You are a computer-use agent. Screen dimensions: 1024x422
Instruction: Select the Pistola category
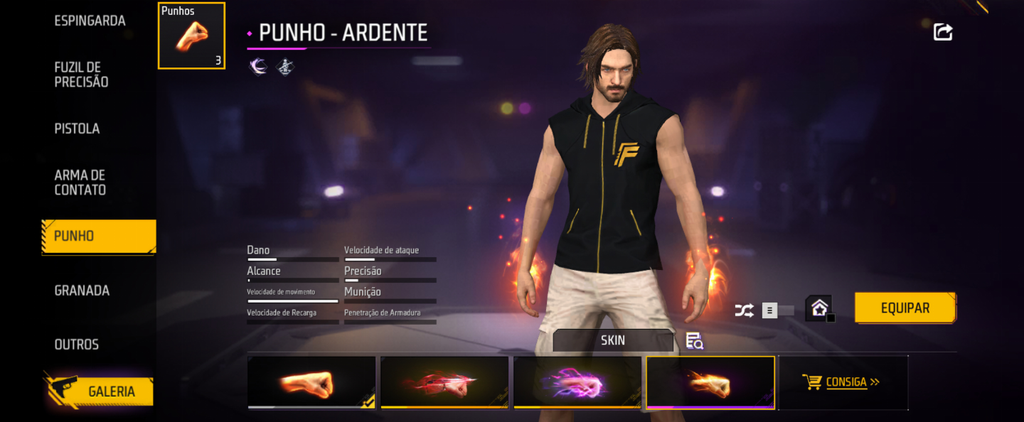click(x=77, y=129)
